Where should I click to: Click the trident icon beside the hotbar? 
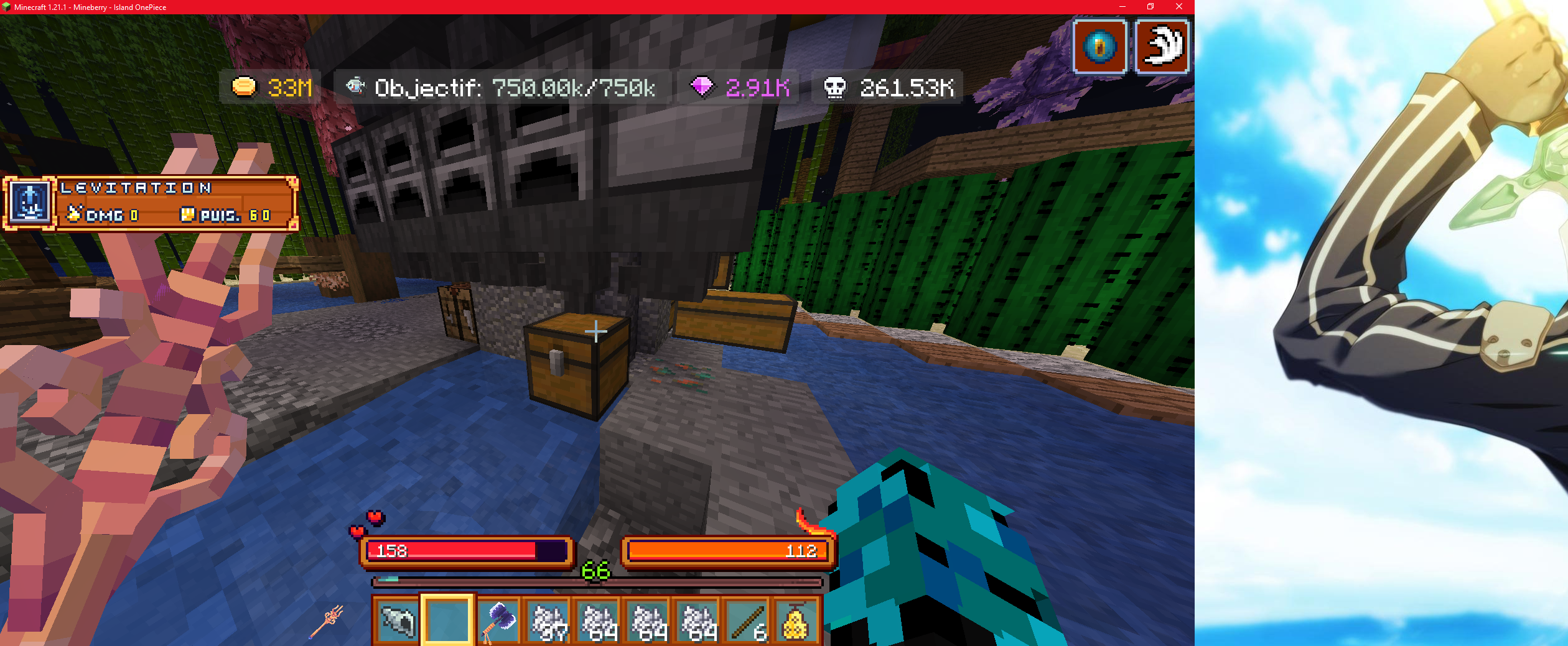[x=327, y=621]
